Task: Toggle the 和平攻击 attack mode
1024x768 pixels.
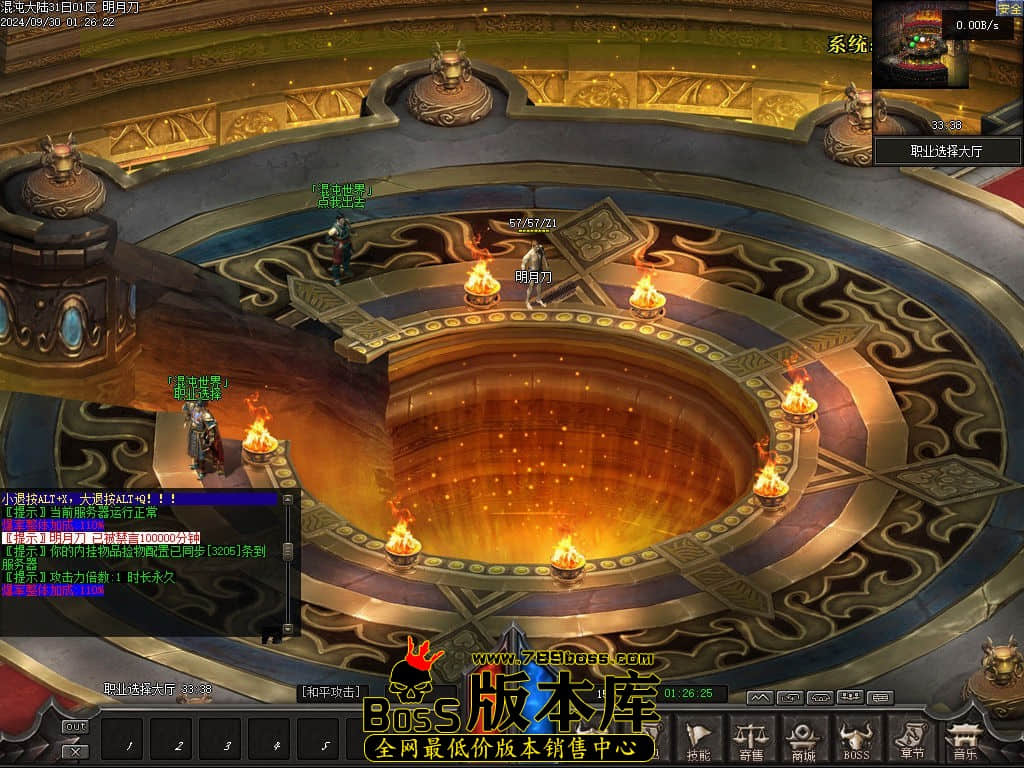Action: pos(330,692)
